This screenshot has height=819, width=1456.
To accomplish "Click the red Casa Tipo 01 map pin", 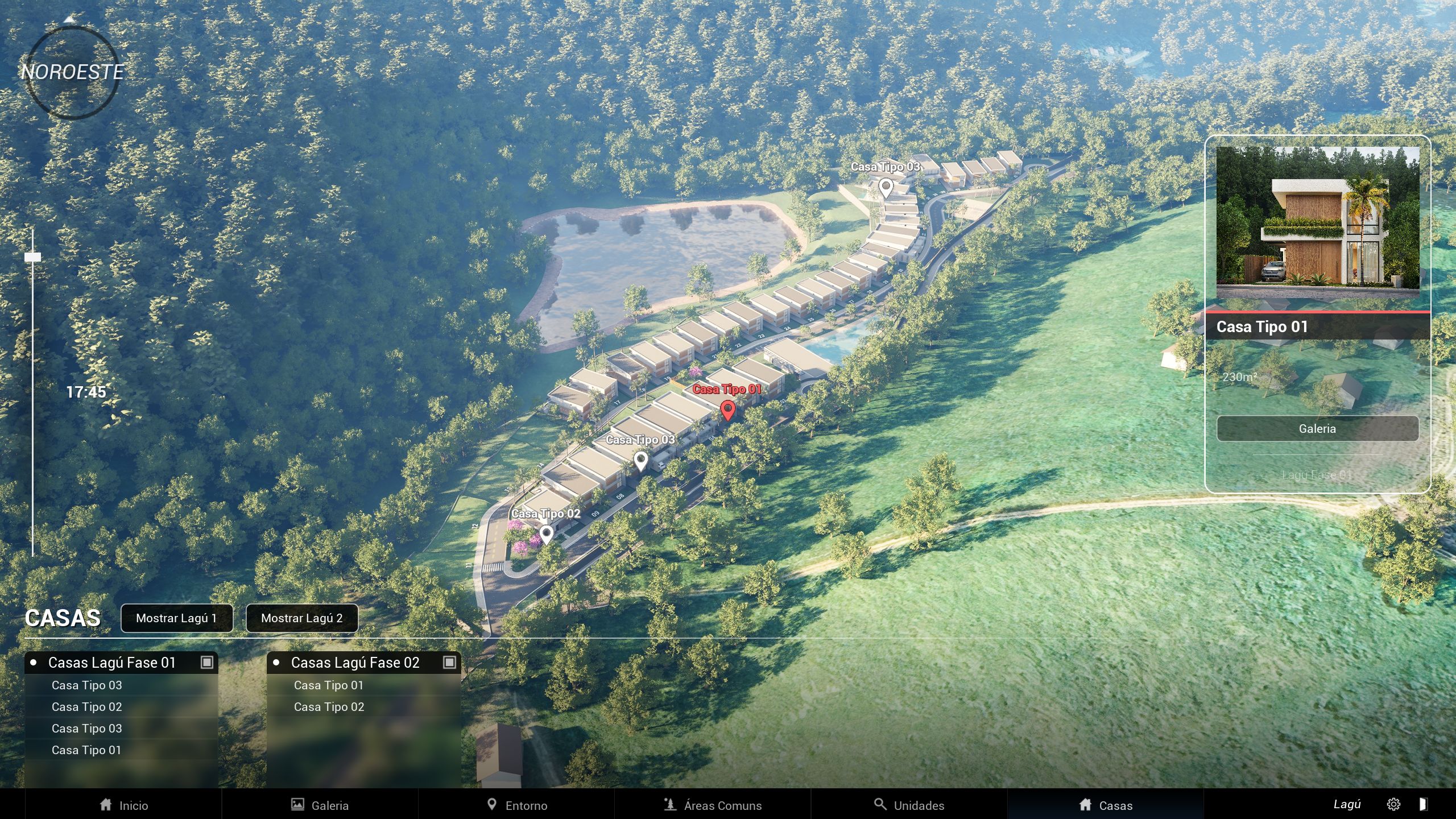I will (x=727, y=409).
